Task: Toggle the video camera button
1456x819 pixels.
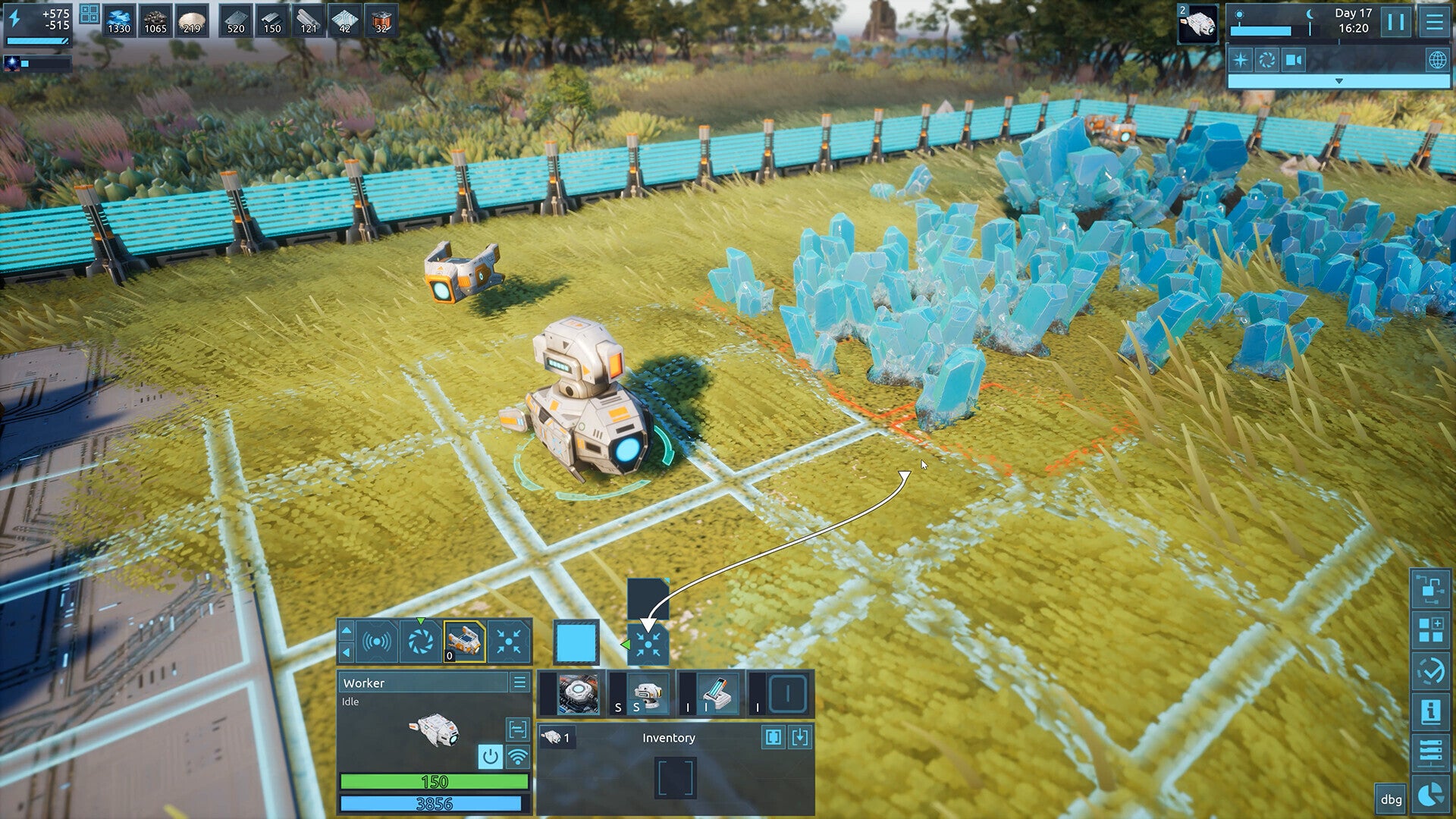Action: pos(1294,60)
